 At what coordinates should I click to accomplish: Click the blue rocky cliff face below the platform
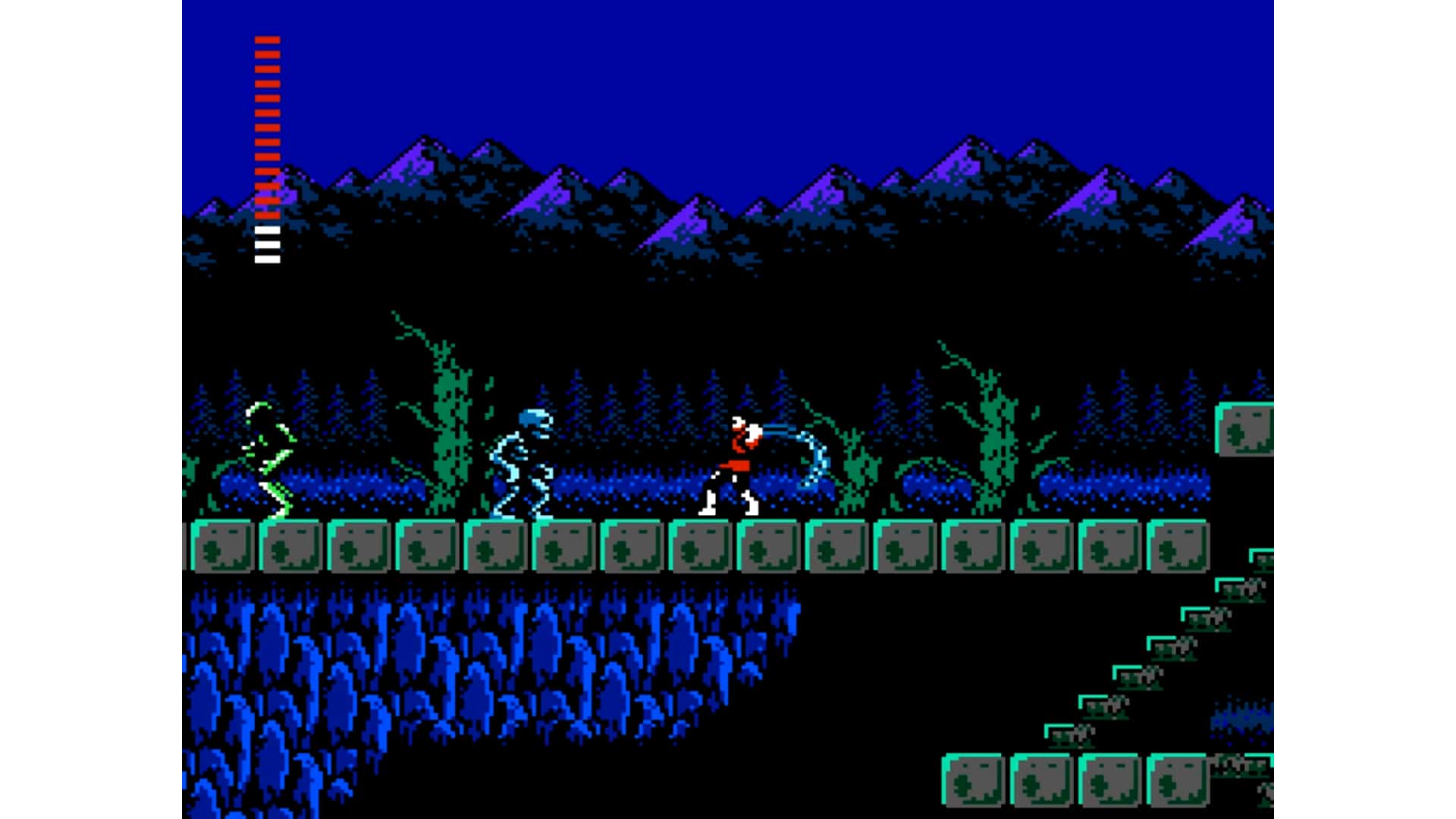pos(455,667)
